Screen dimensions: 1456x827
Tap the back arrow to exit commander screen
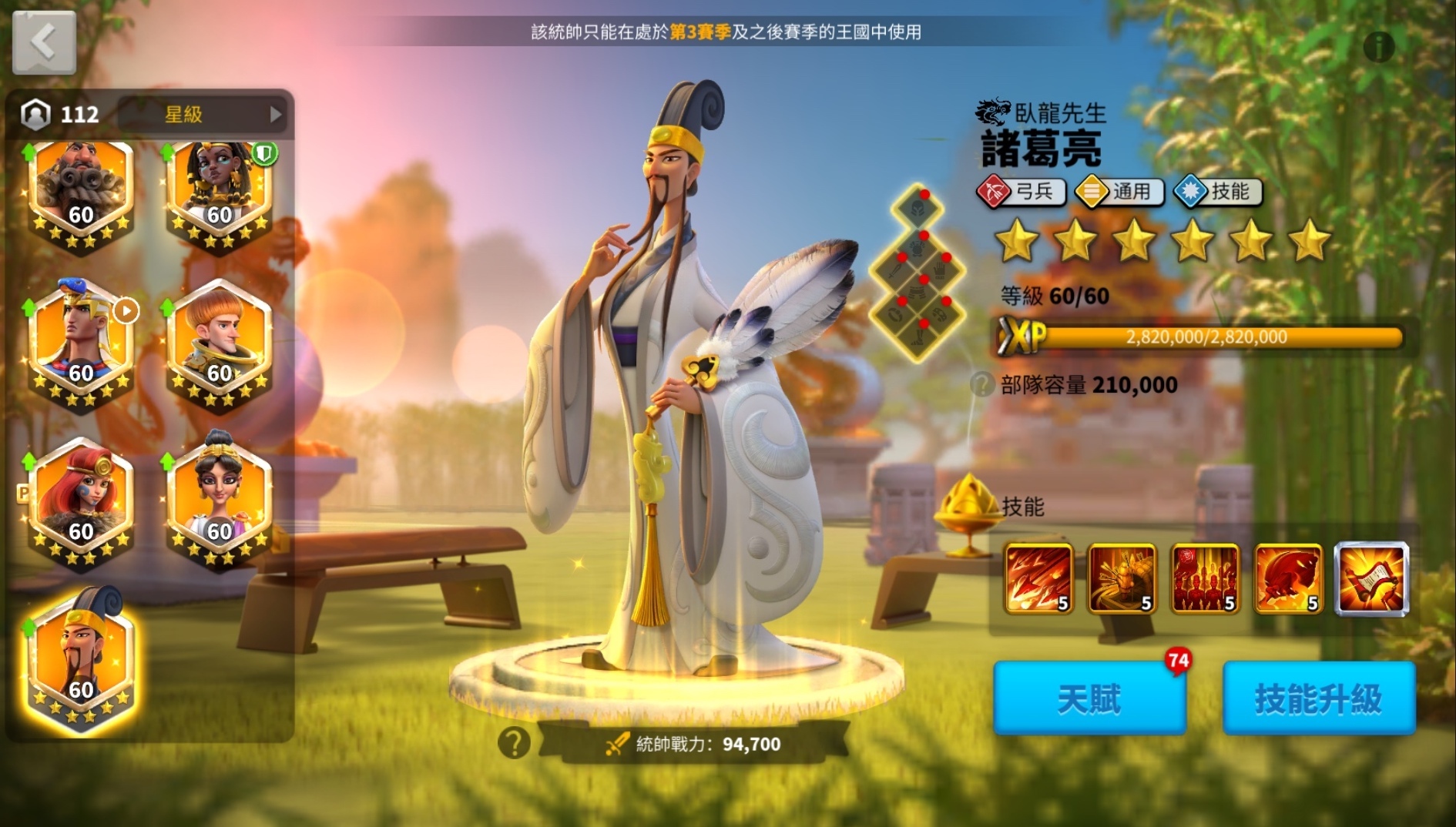[42, 42]
